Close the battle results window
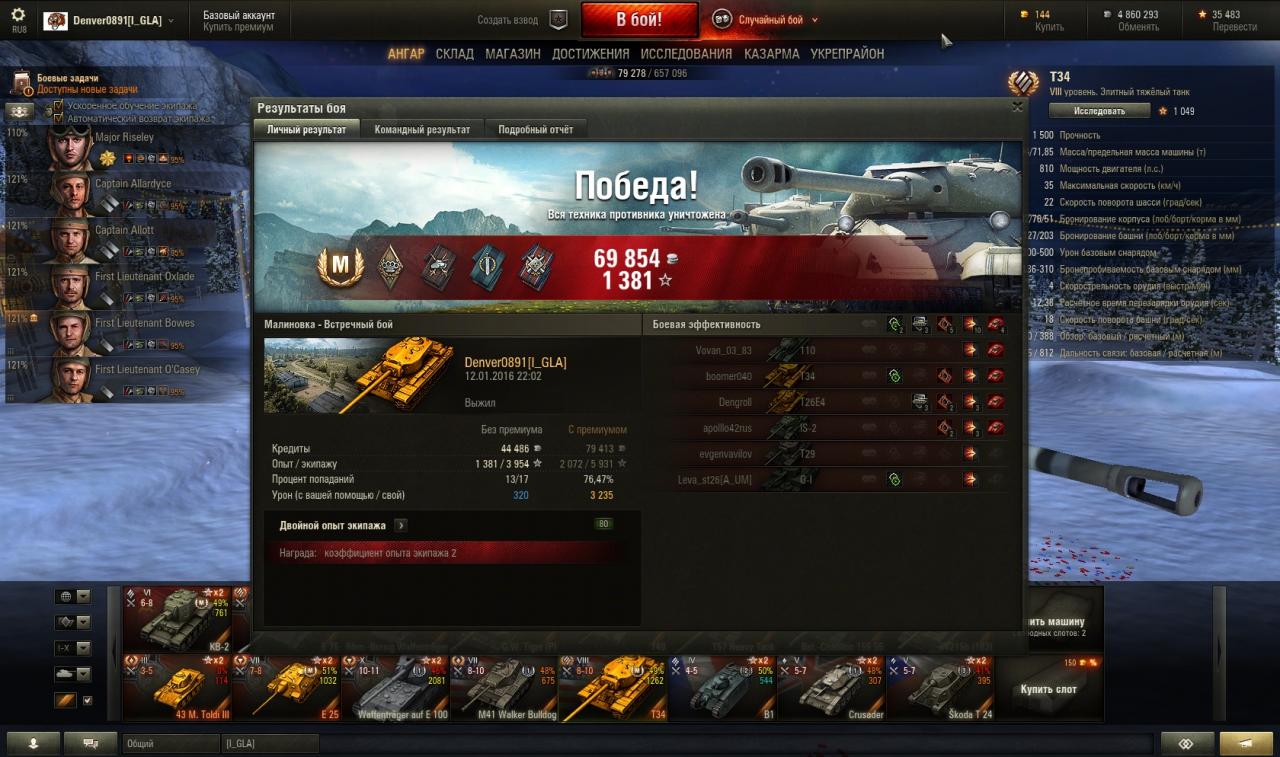Screen dimensions: 1280x757 [x=1017, y=106]
